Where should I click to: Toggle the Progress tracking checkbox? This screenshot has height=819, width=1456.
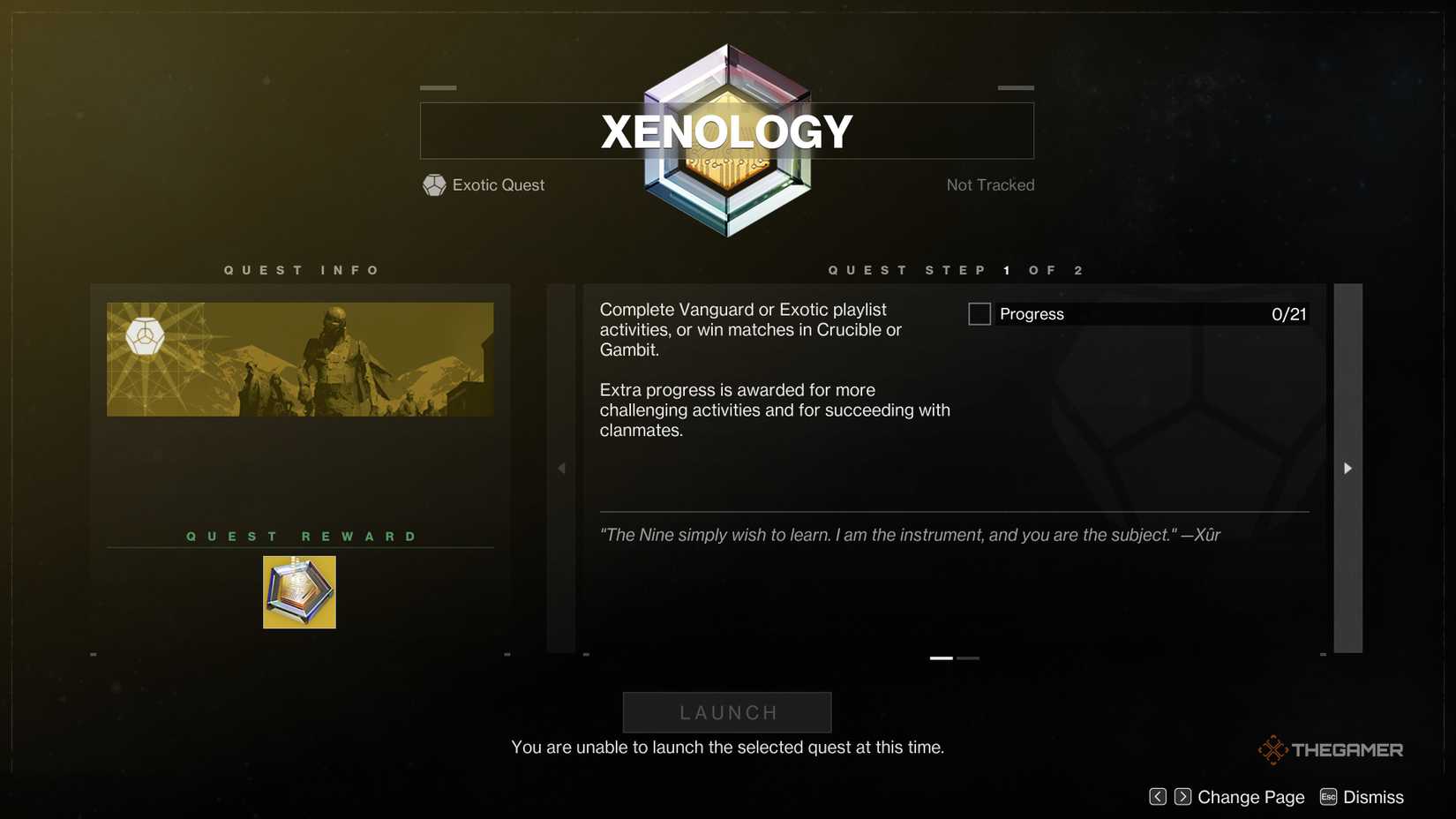pos(979,313)
